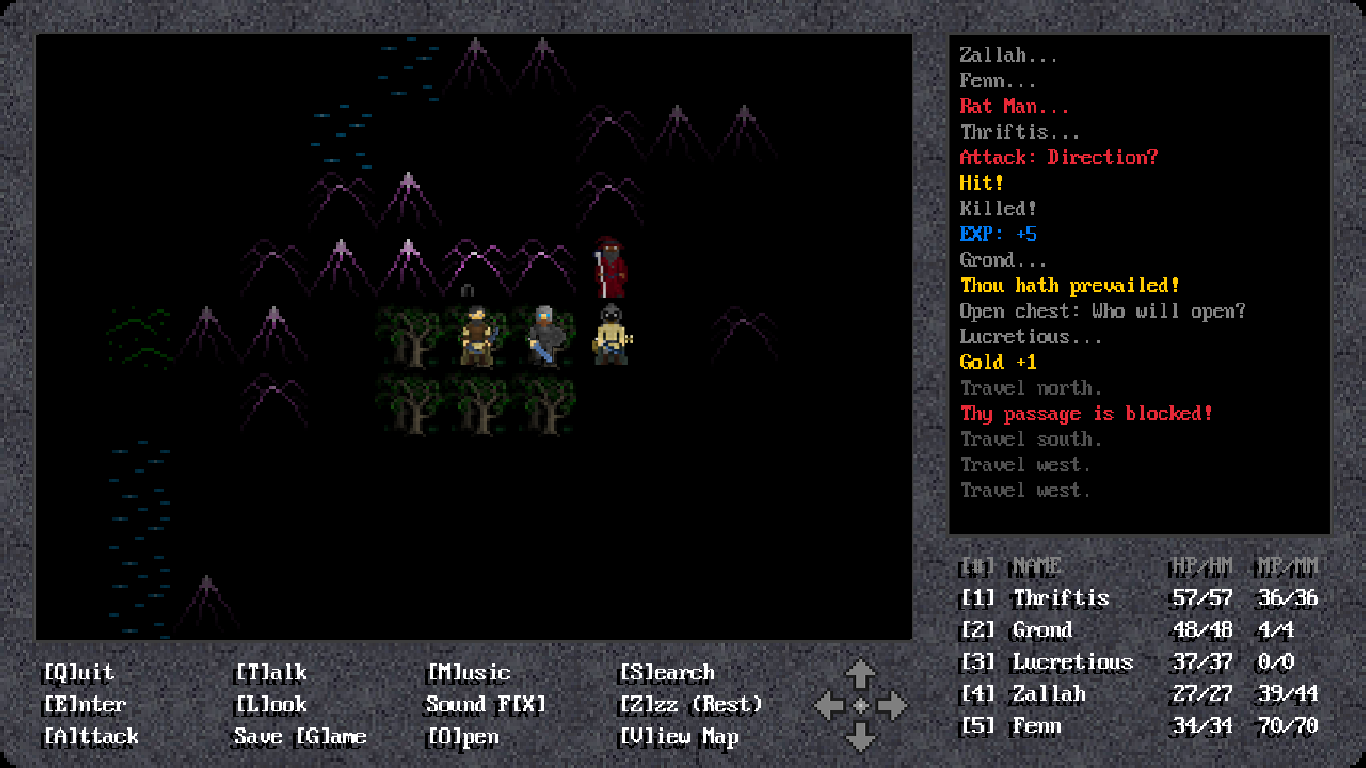The width and height of the screenshot is (1366, 768).
Task: Click the down directional arrow
Action: 861,737
